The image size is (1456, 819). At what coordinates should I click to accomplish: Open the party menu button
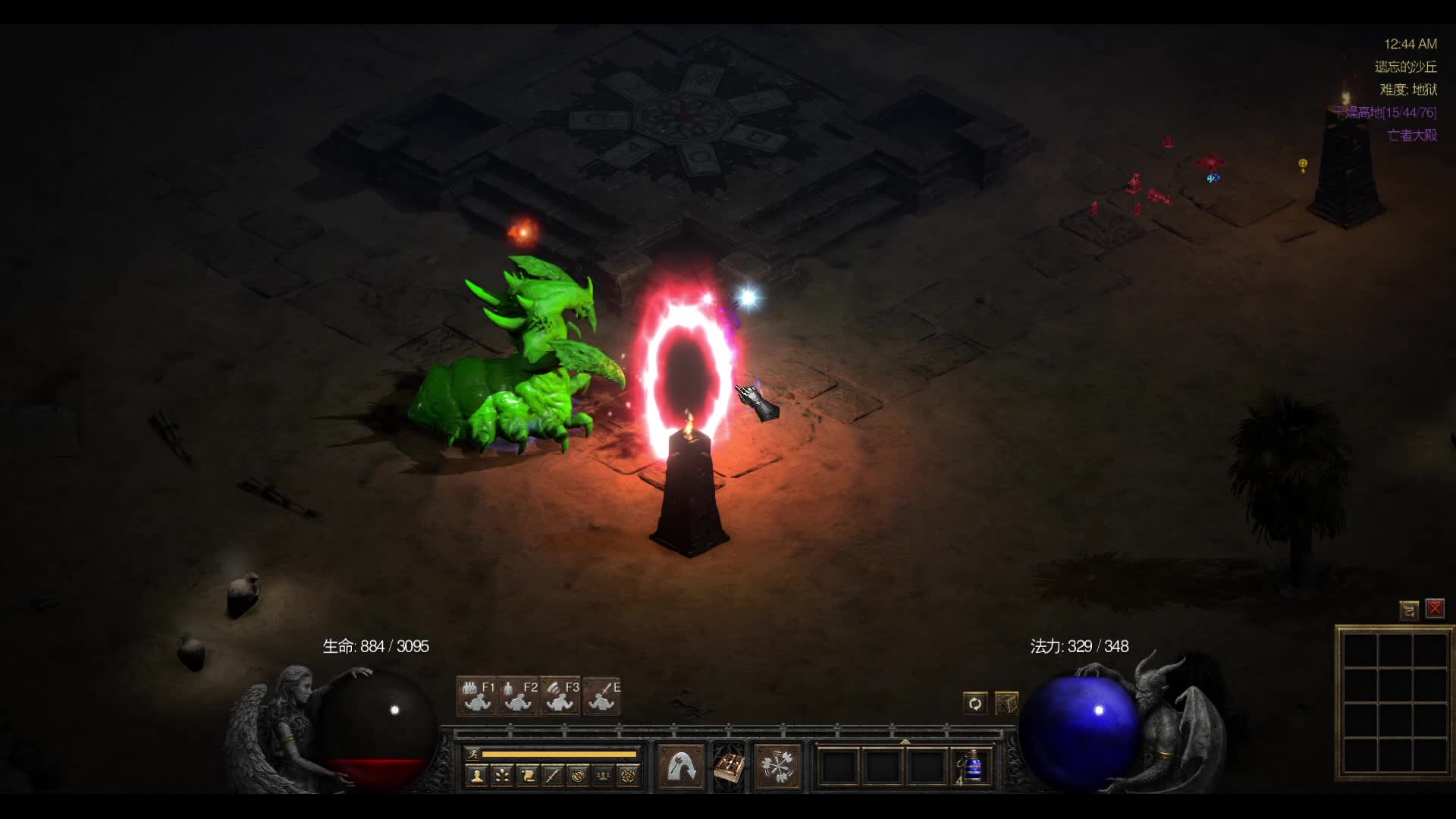[603, 776]
